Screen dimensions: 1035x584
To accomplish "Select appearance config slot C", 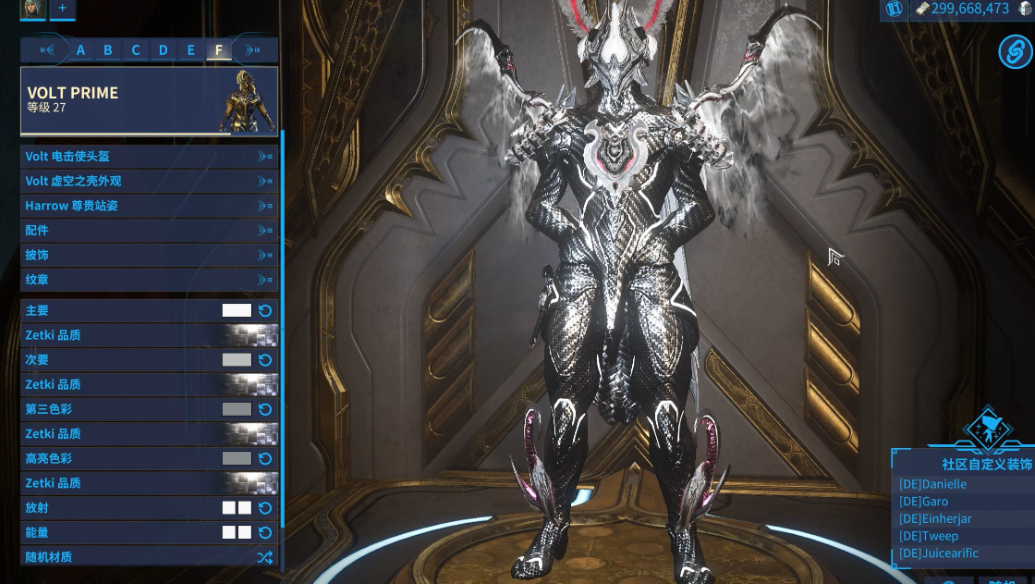I will click(136, 50).
